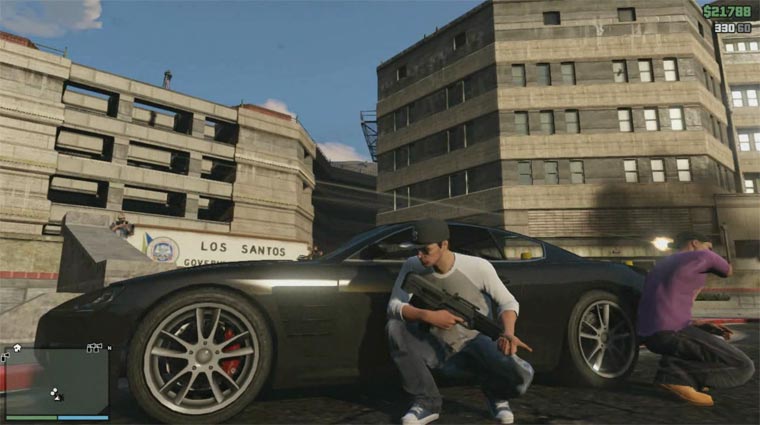Screen dimensions: 760x425
Task: Click the player arrow on the minimap
Action: coord(57,397)
